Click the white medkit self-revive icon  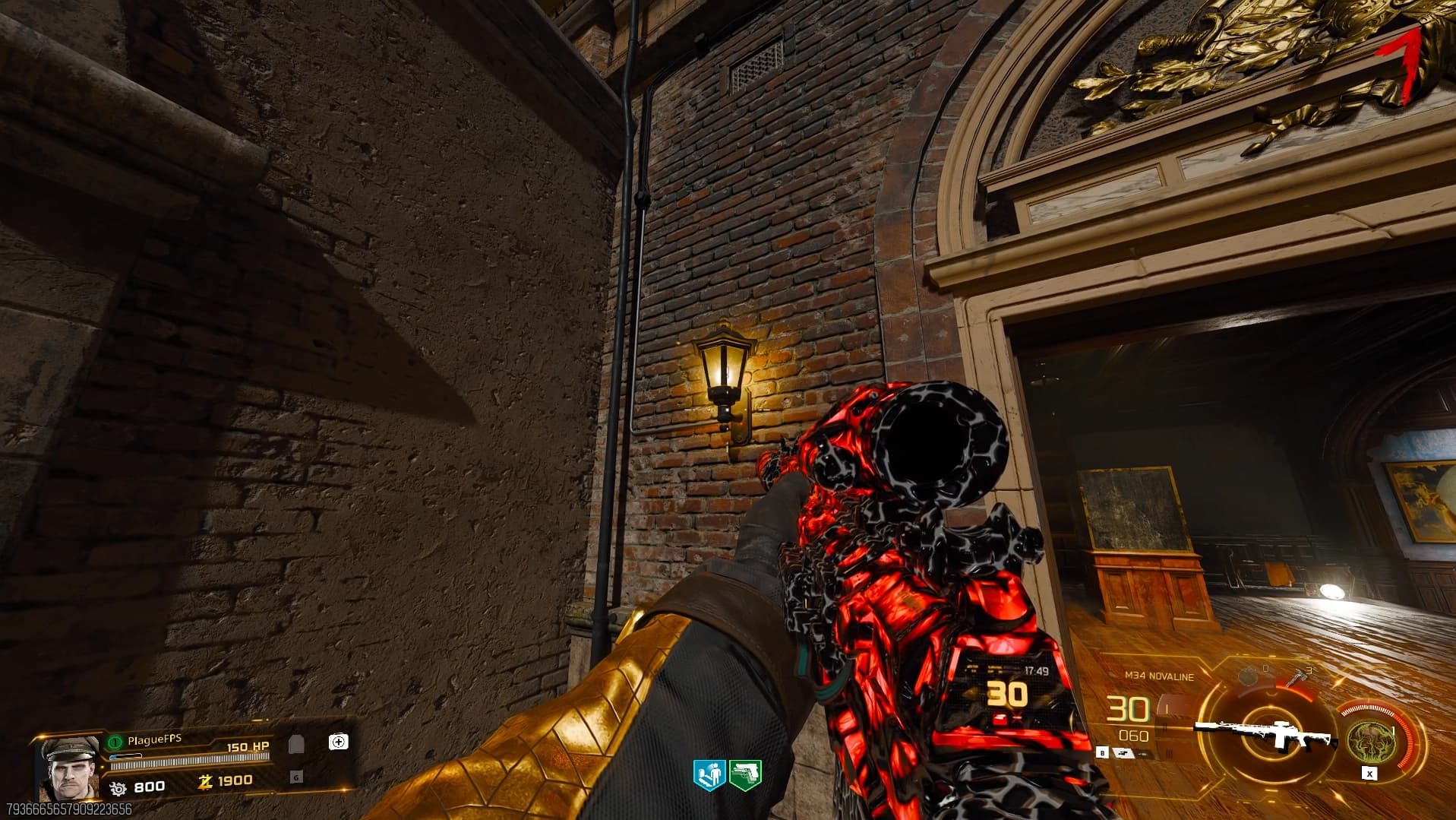tap(338, 741)
